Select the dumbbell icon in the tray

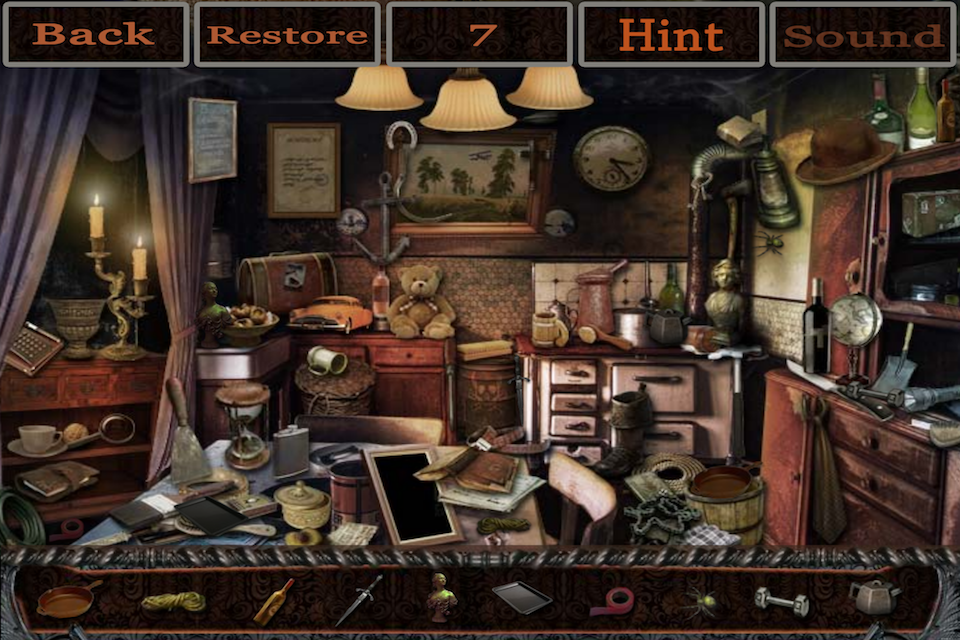[x=781, y=600]
